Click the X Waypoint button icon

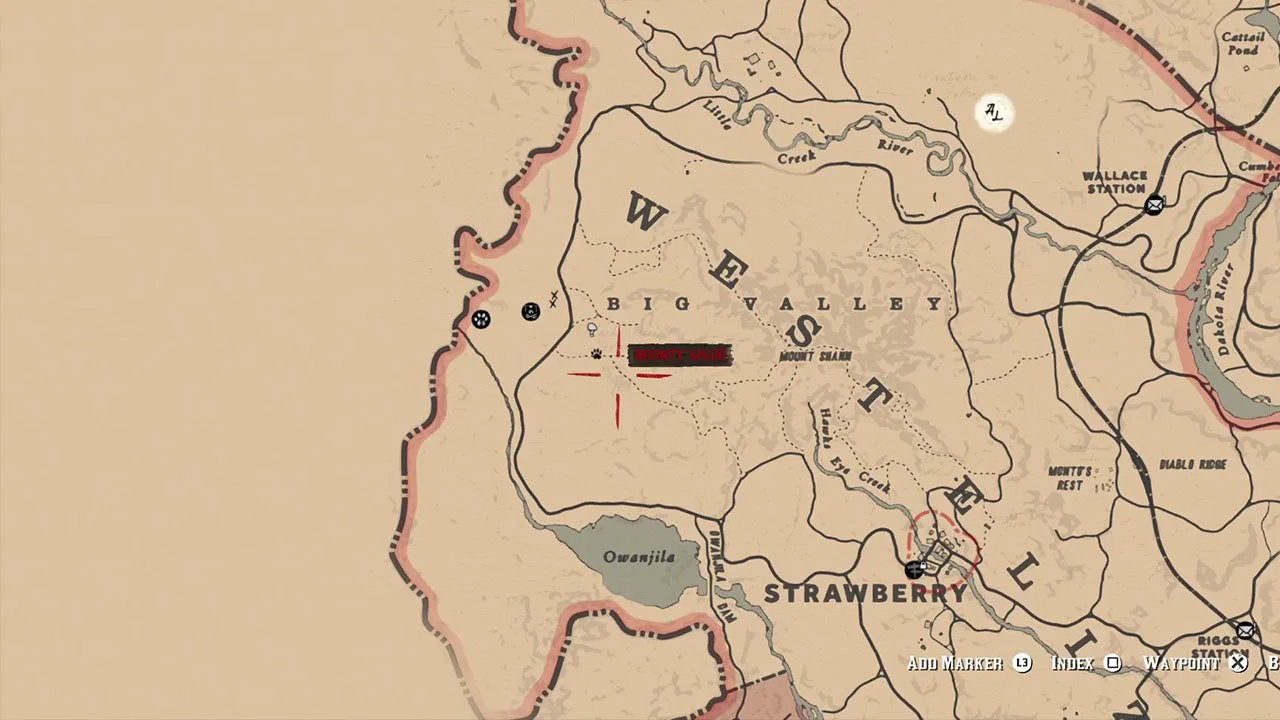[1238, 663]
